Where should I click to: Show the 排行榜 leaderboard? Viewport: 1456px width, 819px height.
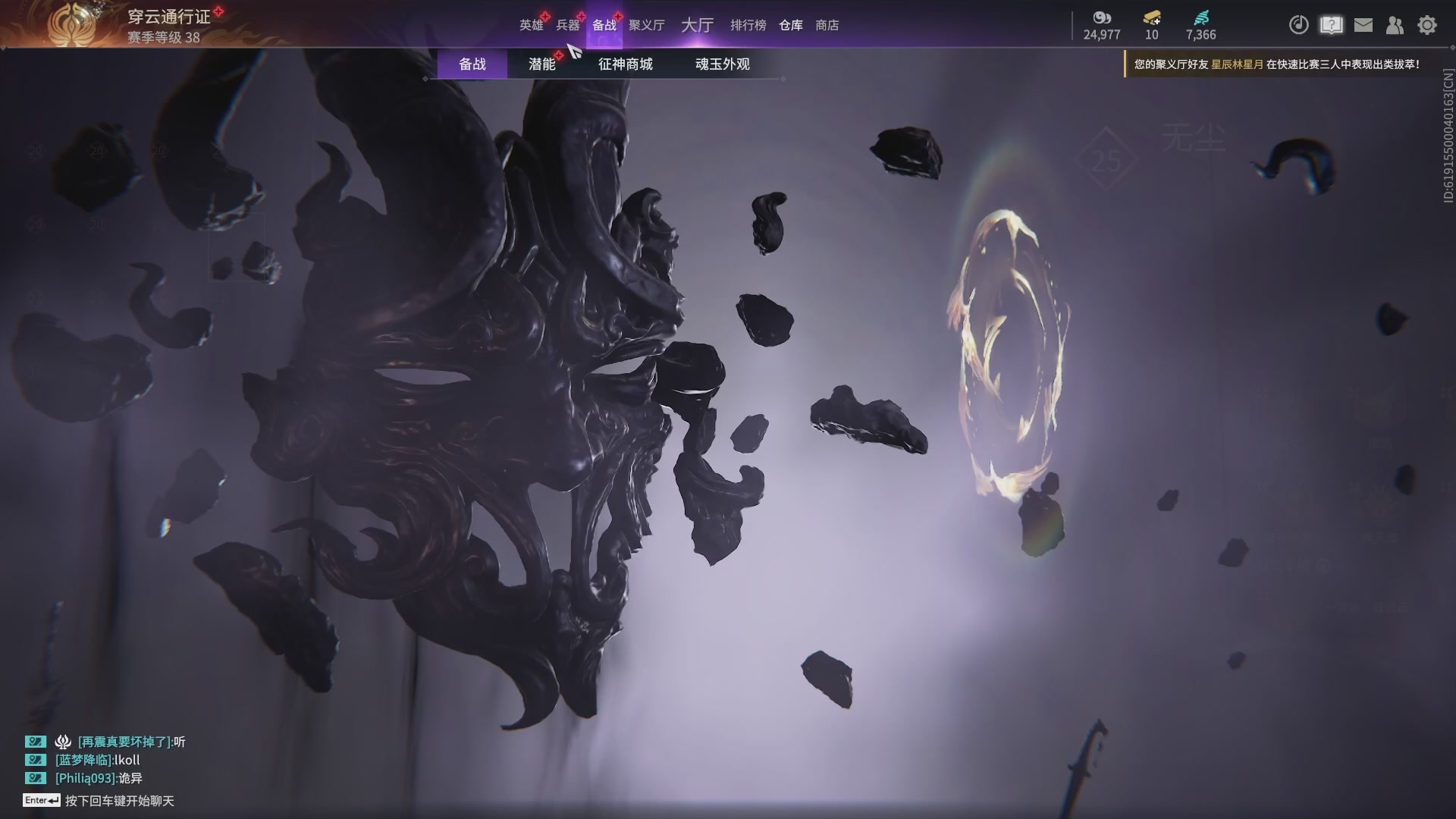748,25
